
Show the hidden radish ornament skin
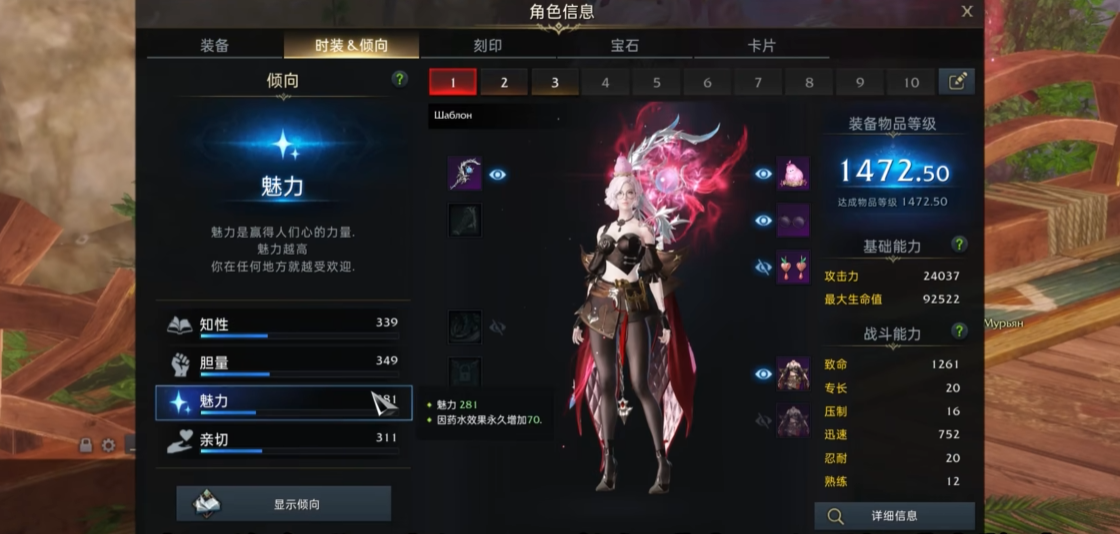tap(764, 267)
